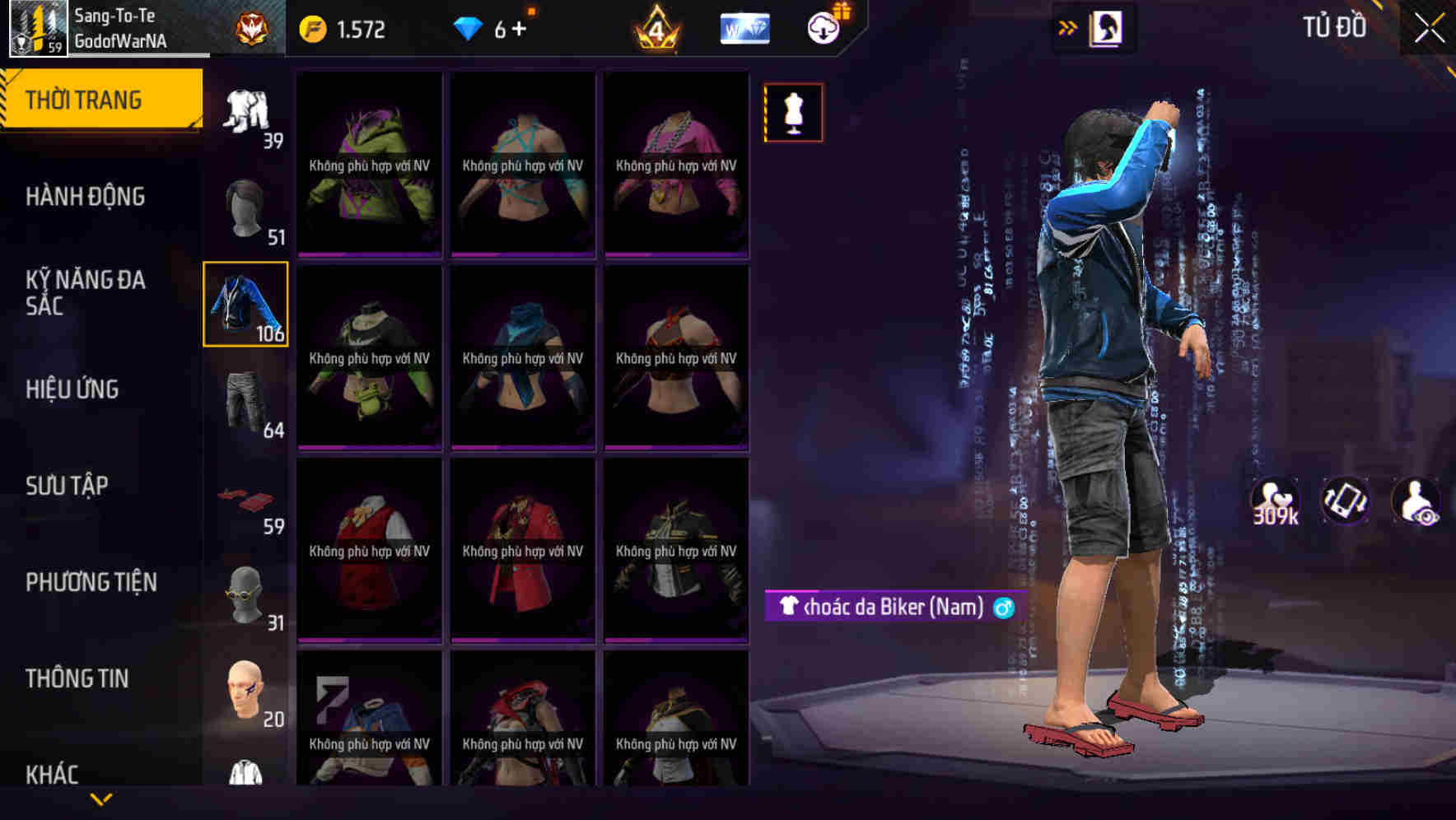Toggle the mannequin display icon
This screenshot has height=820, width=1456.
pos(792,112)
